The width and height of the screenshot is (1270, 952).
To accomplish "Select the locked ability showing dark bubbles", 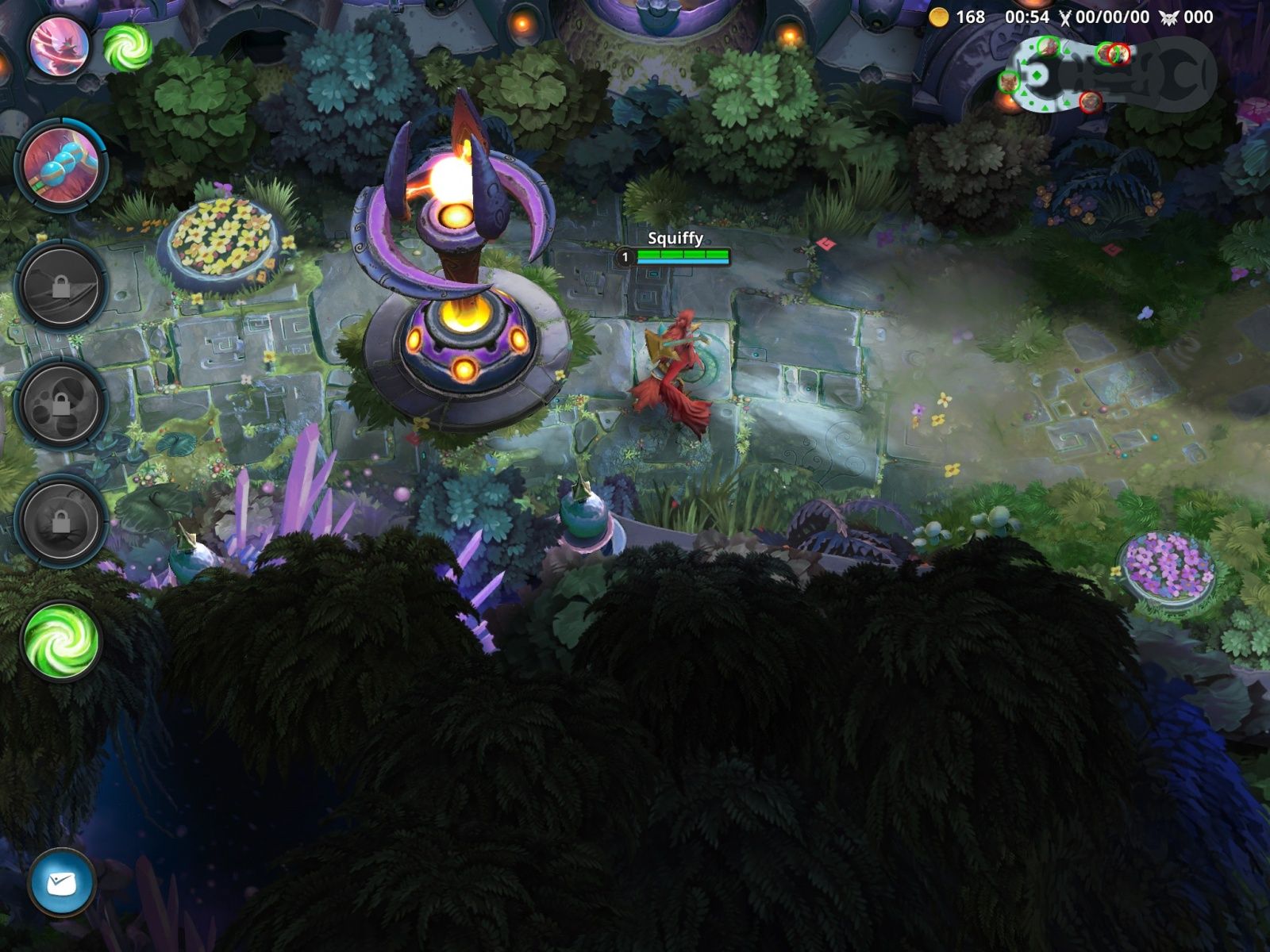I will click(61, 403).
